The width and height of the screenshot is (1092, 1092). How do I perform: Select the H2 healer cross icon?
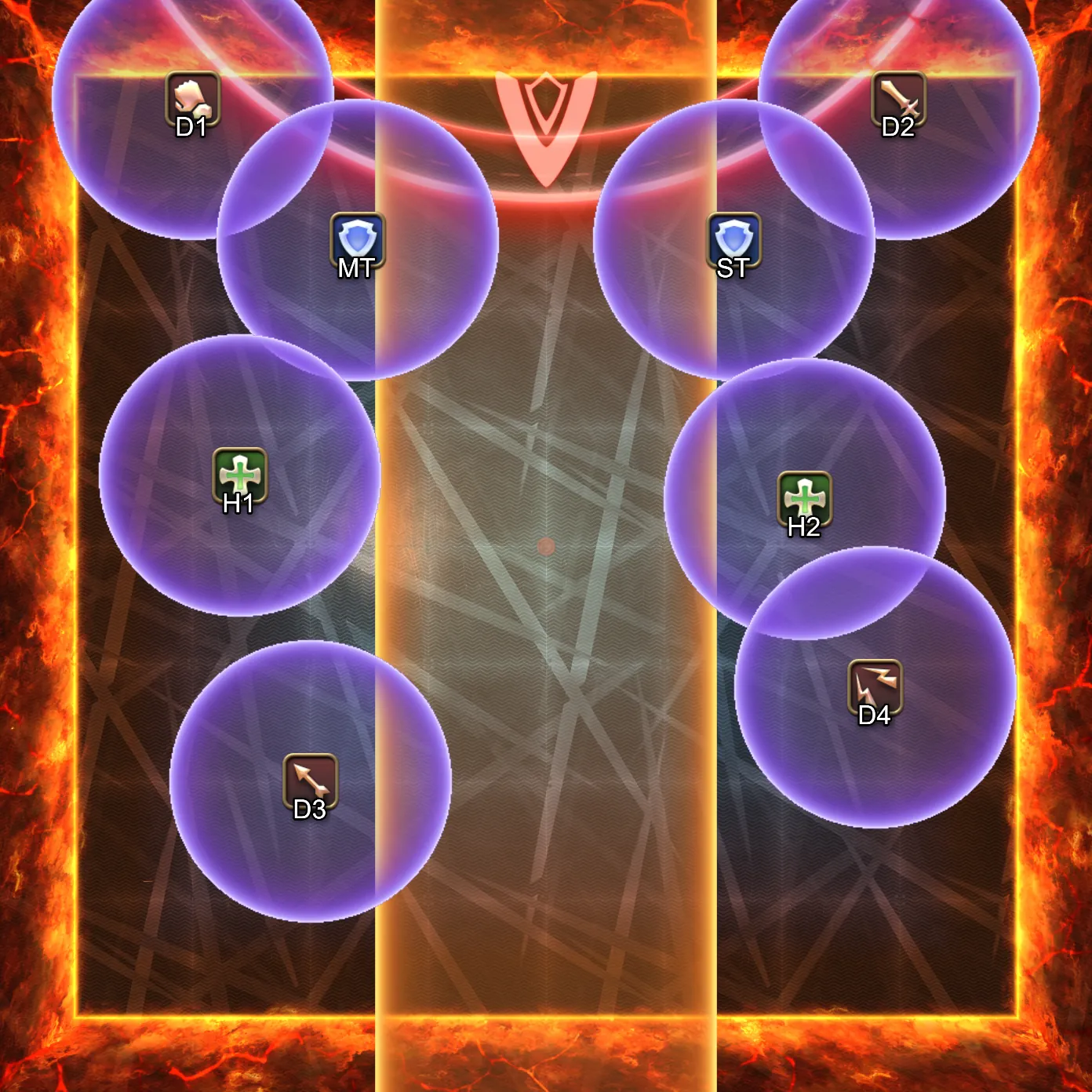804,499
